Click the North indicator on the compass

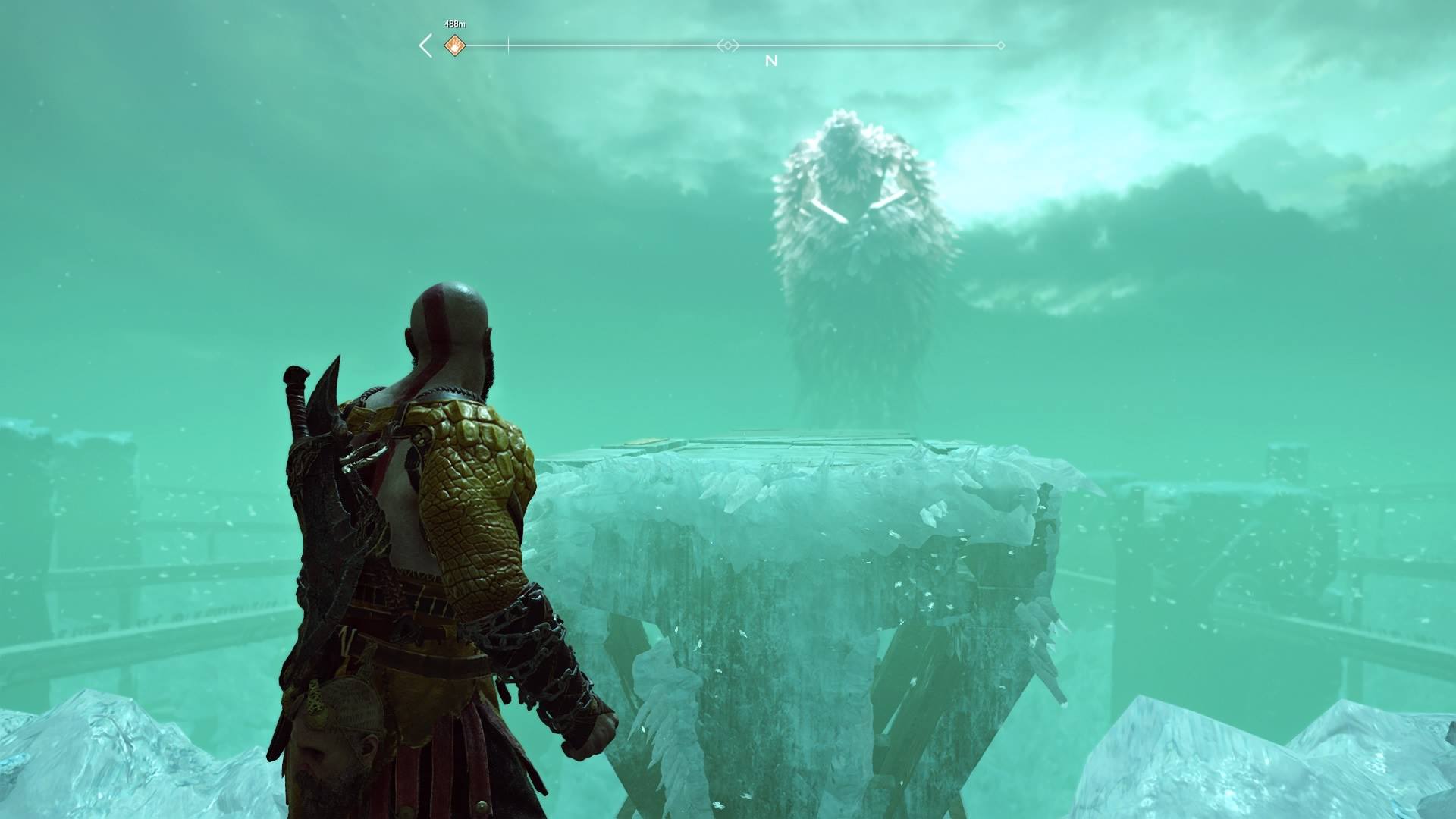(771, 61)
